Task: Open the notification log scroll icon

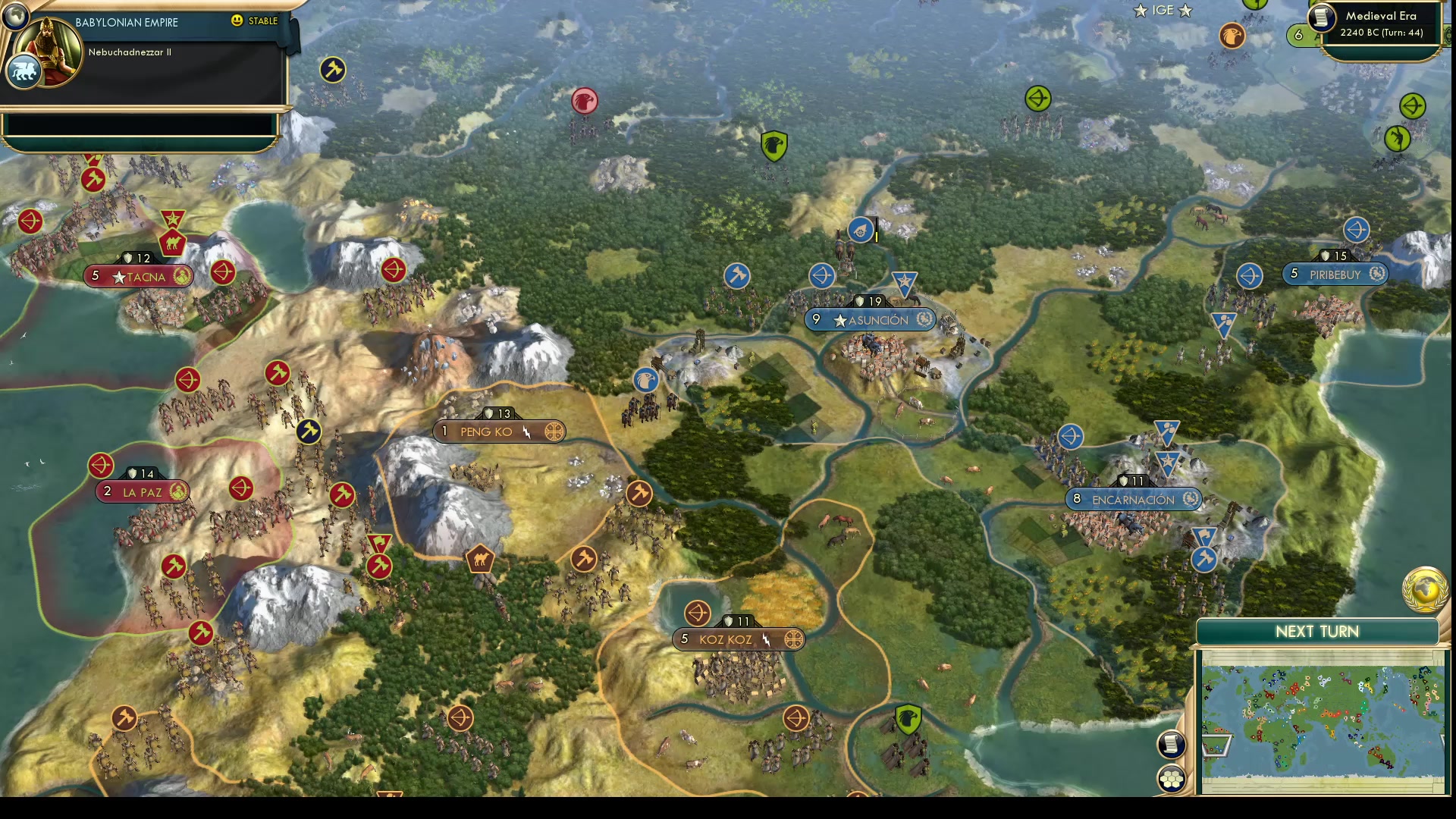Action: tap(1172, 745)
